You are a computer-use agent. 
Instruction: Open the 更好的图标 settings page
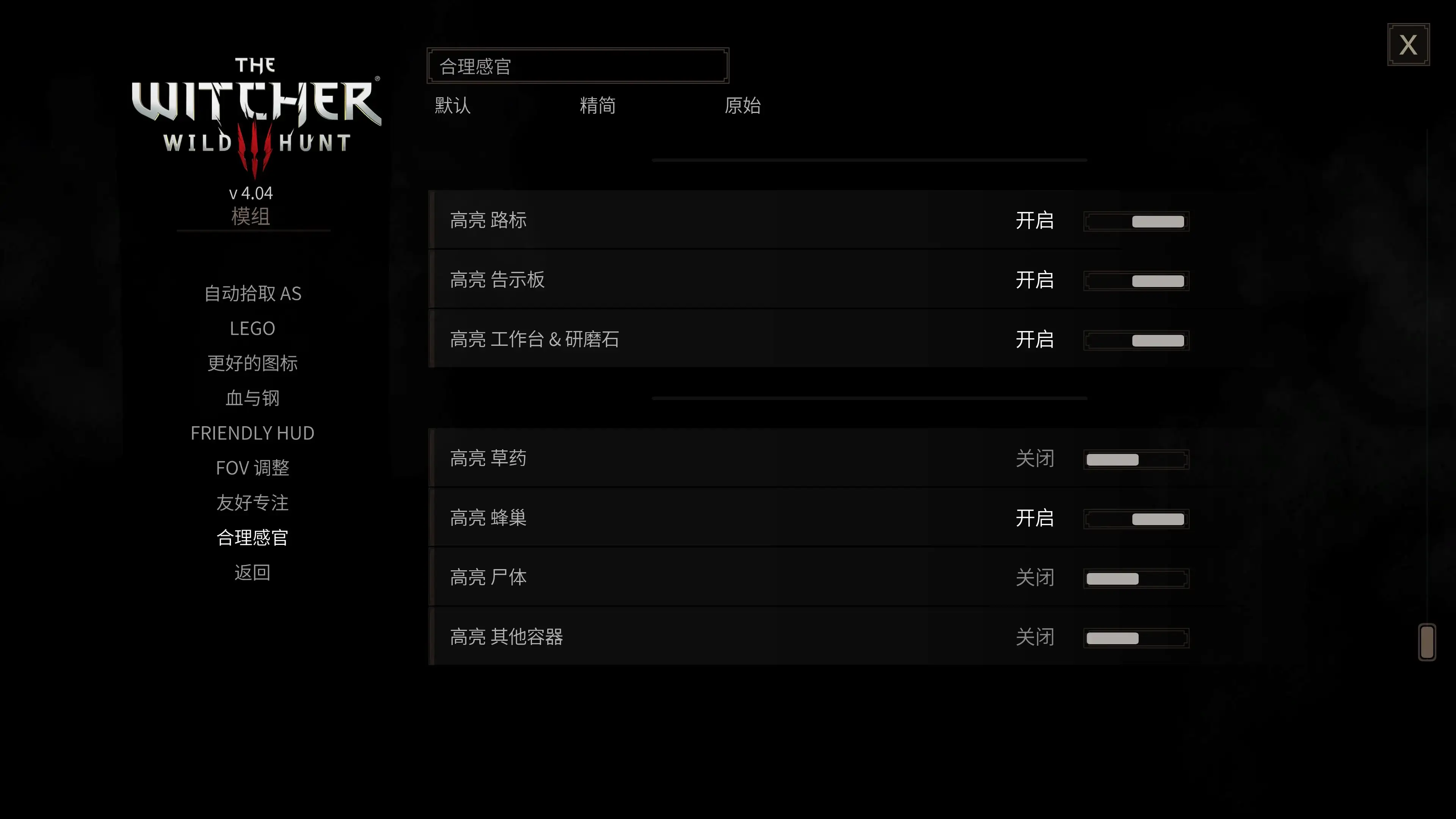tap(253, 364)
